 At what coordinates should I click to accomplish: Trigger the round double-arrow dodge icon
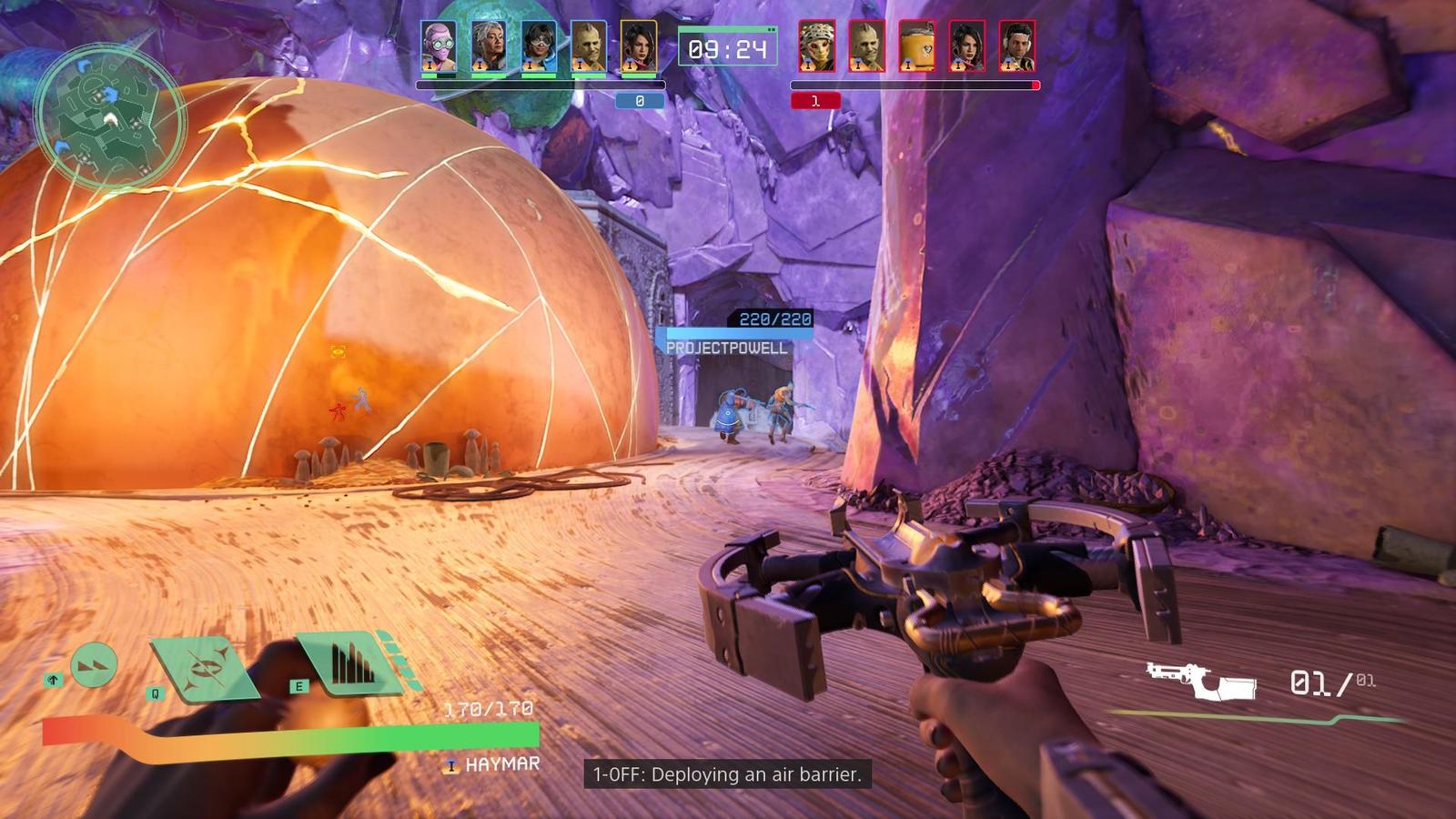coord(94,665)
